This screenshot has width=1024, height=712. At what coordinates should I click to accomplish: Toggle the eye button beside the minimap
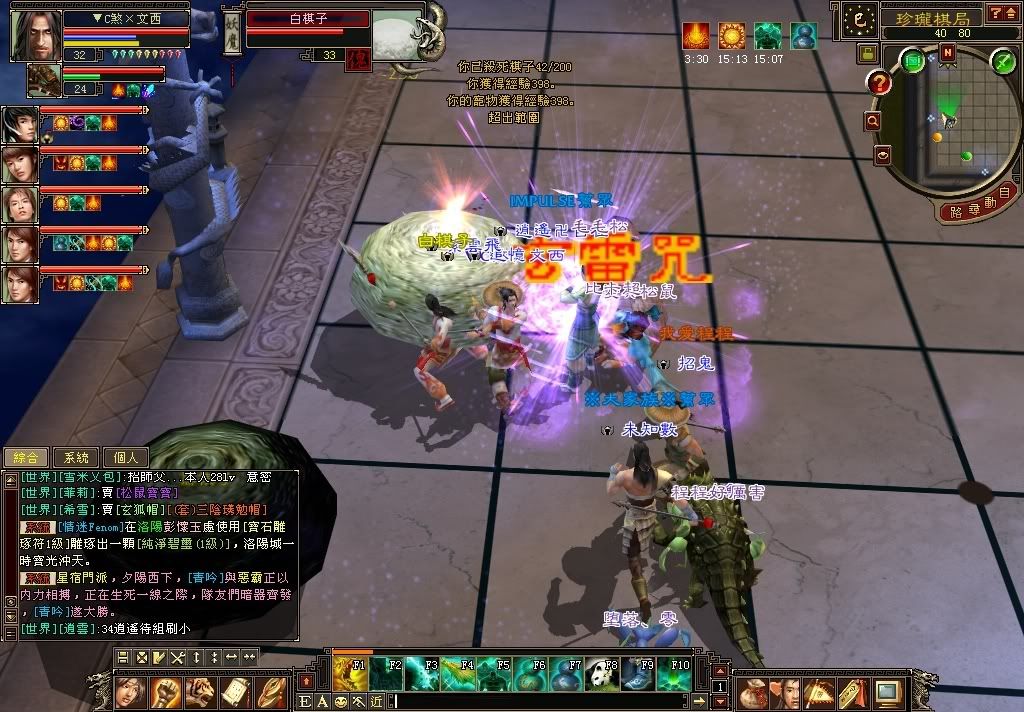pos(883,155)
